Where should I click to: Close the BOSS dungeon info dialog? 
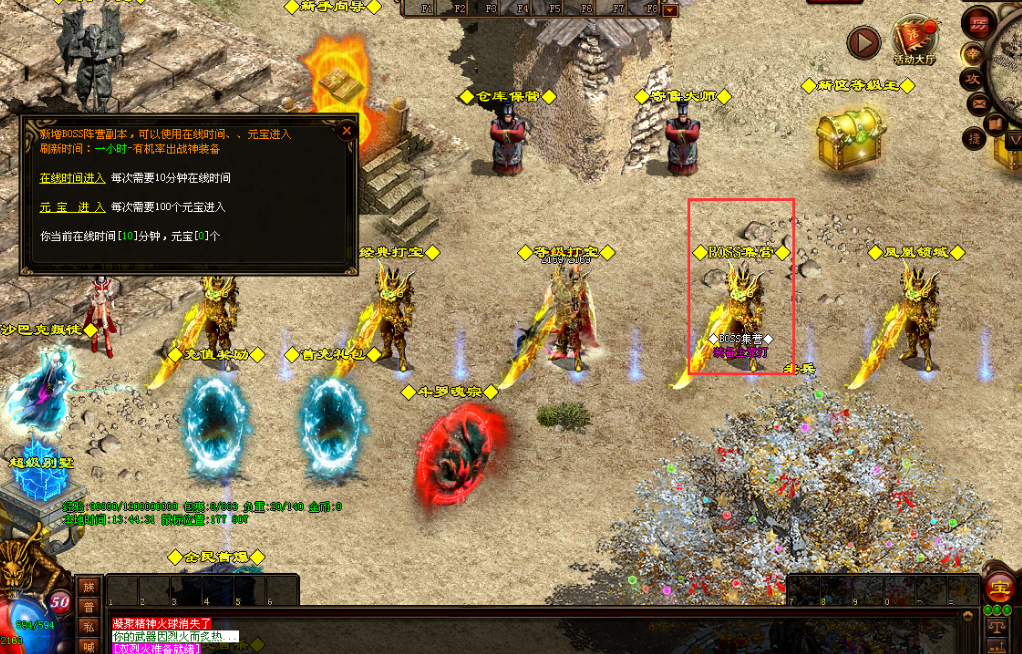346,130
